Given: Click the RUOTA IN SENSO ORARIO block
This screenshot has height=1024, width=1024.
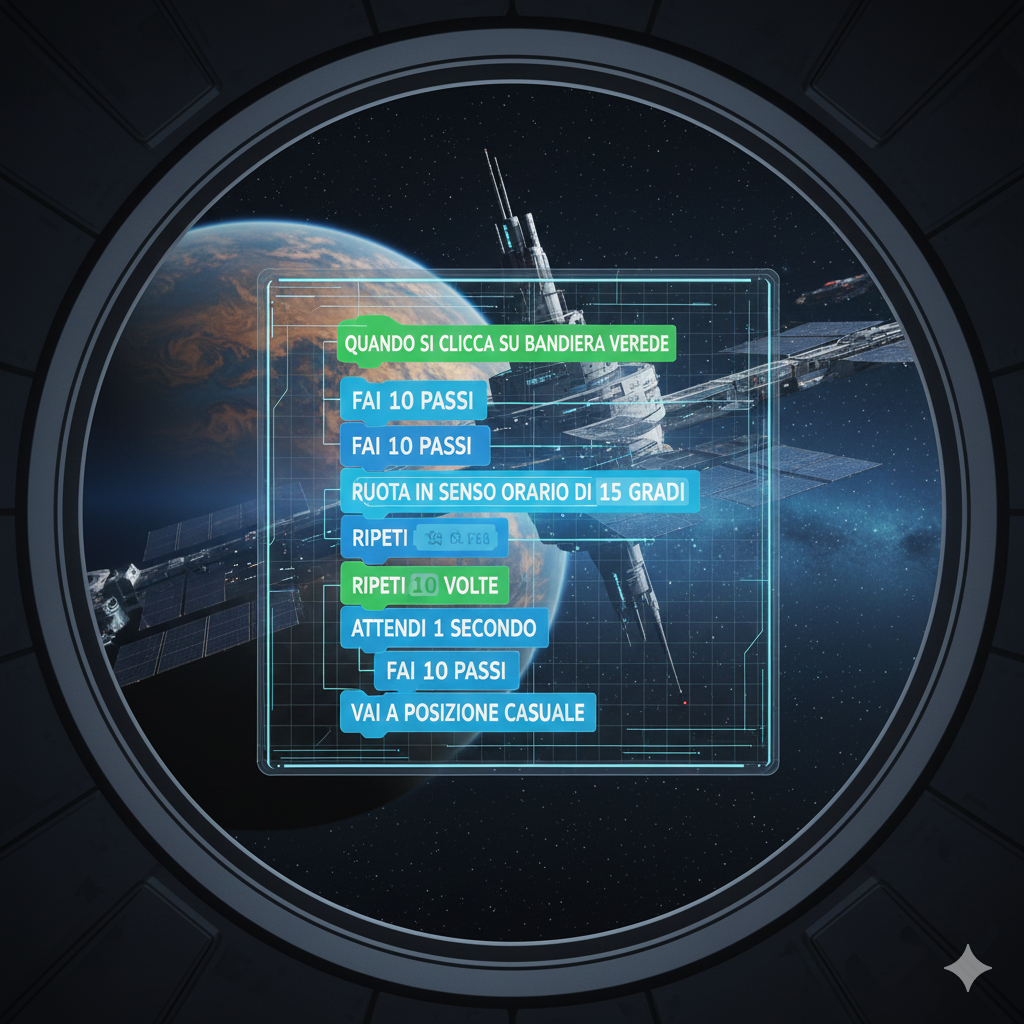Looking at the screenshot, I should click(x=470, y=492).
